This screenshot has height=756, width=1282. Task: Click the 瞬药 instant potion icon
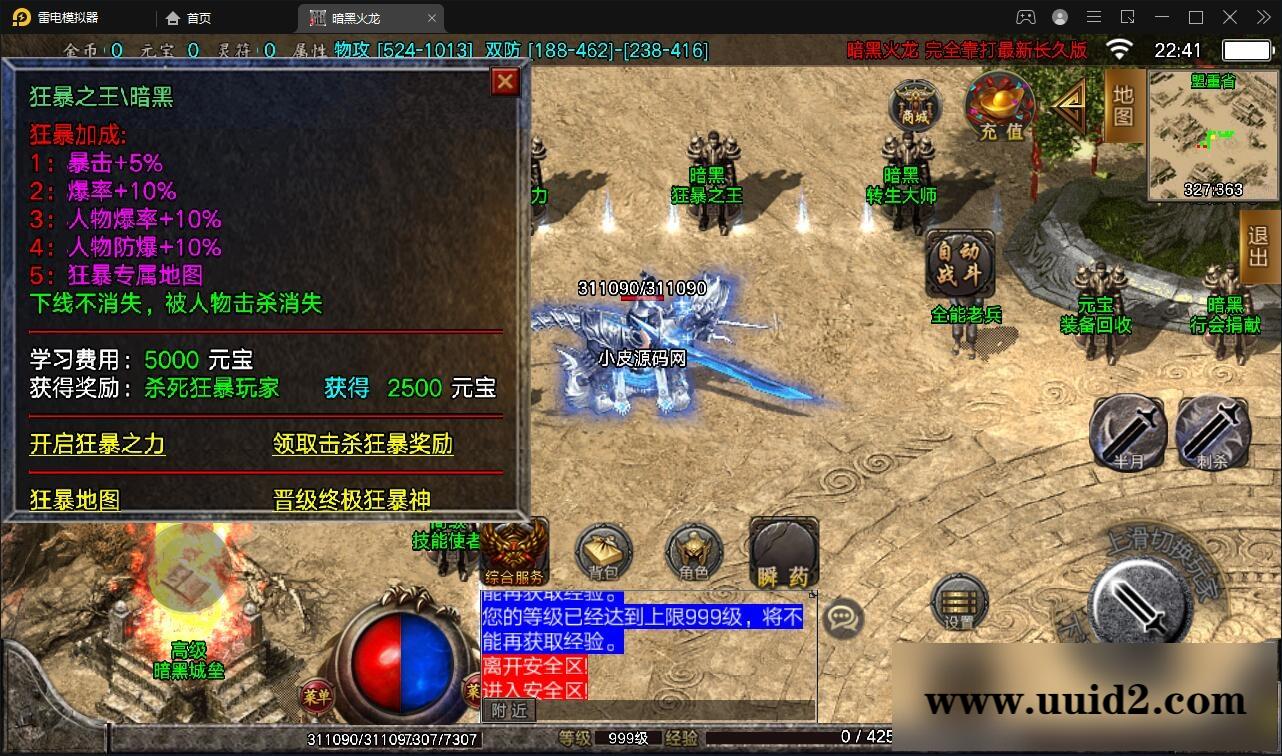click(x=783, y=553)
